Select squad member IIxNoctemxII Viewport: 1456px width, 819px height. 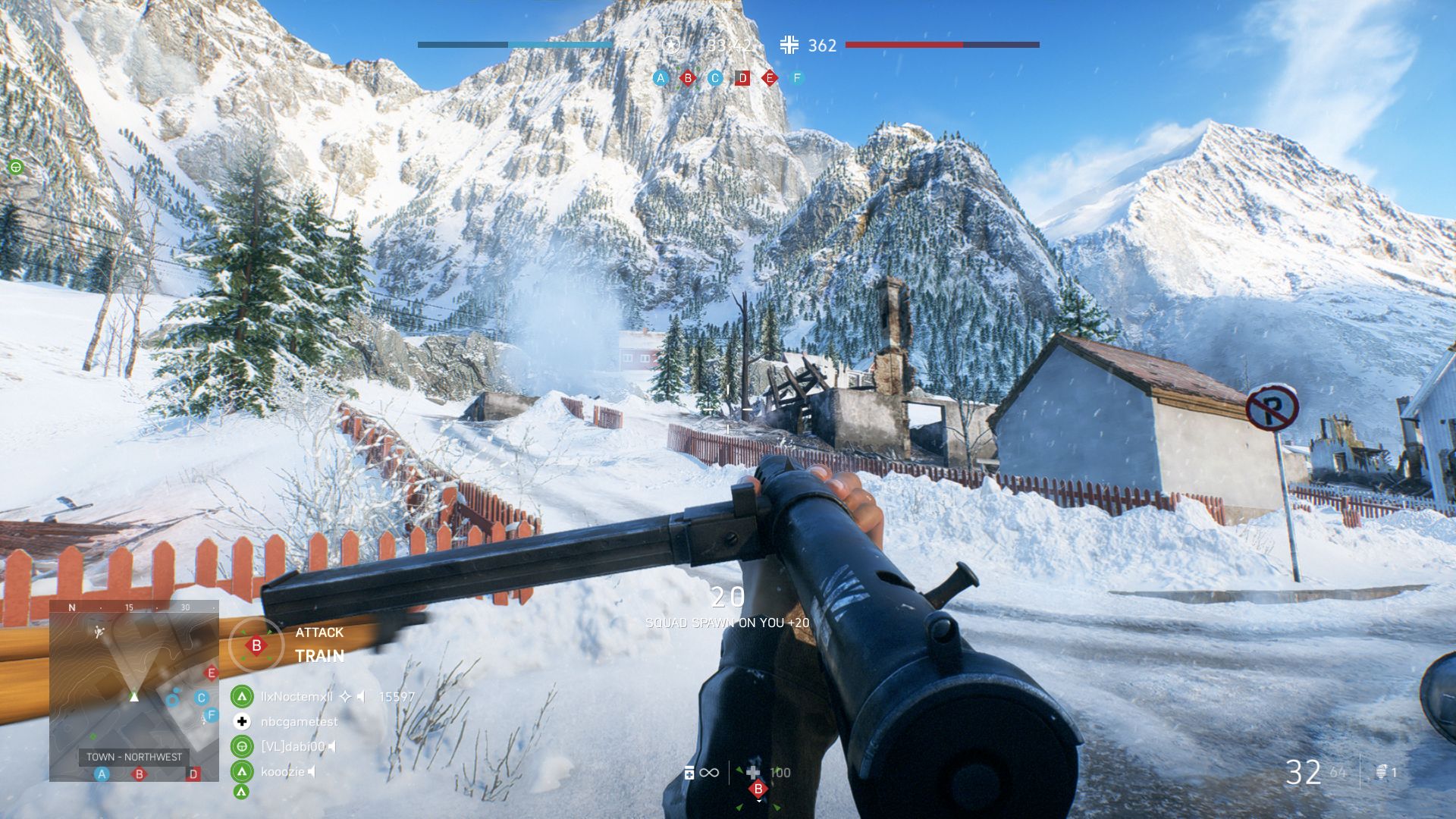point(297,696)
